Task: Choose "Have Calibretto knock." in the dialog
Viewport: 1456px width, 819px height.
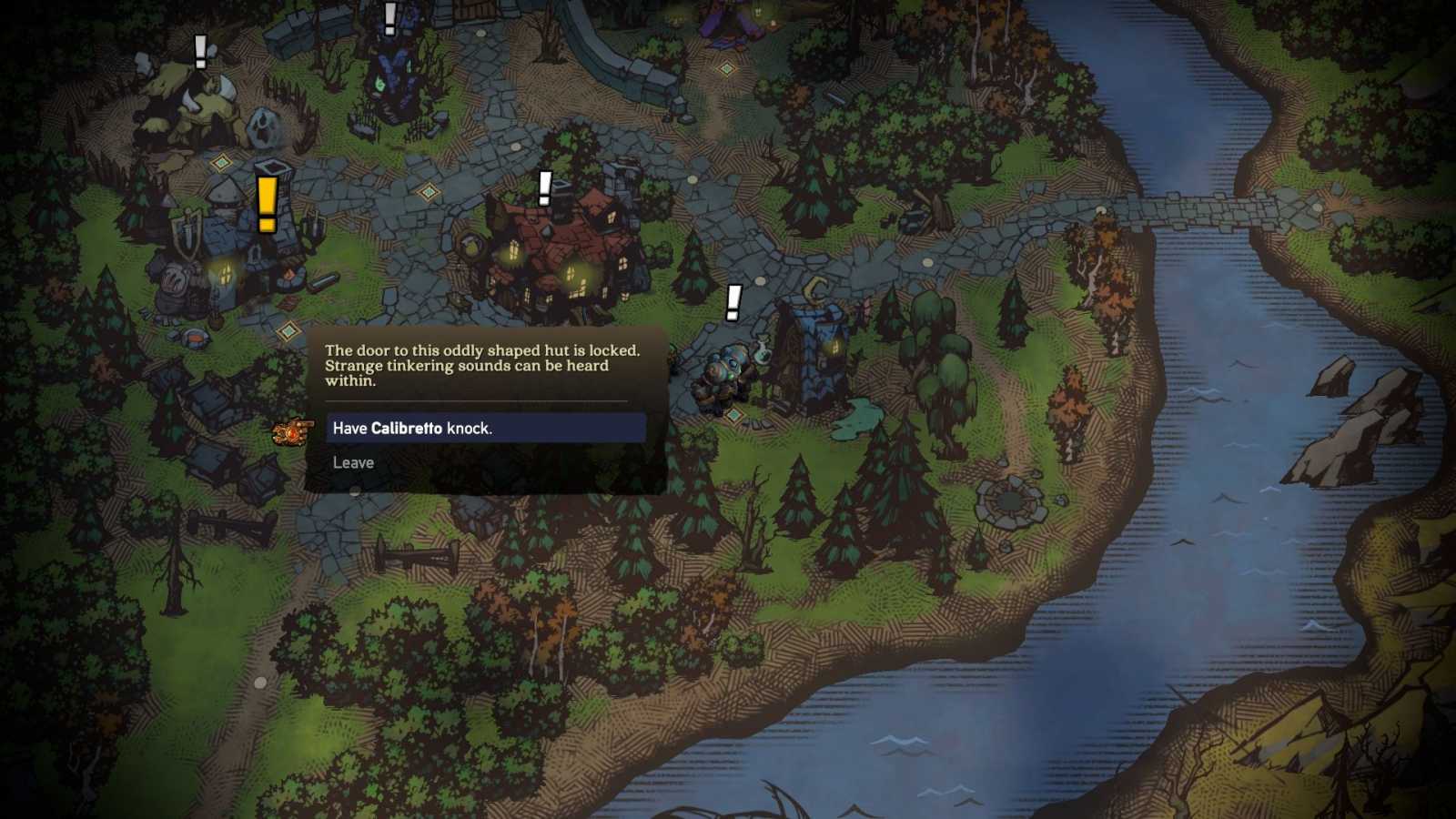Action: click(484, 428)
